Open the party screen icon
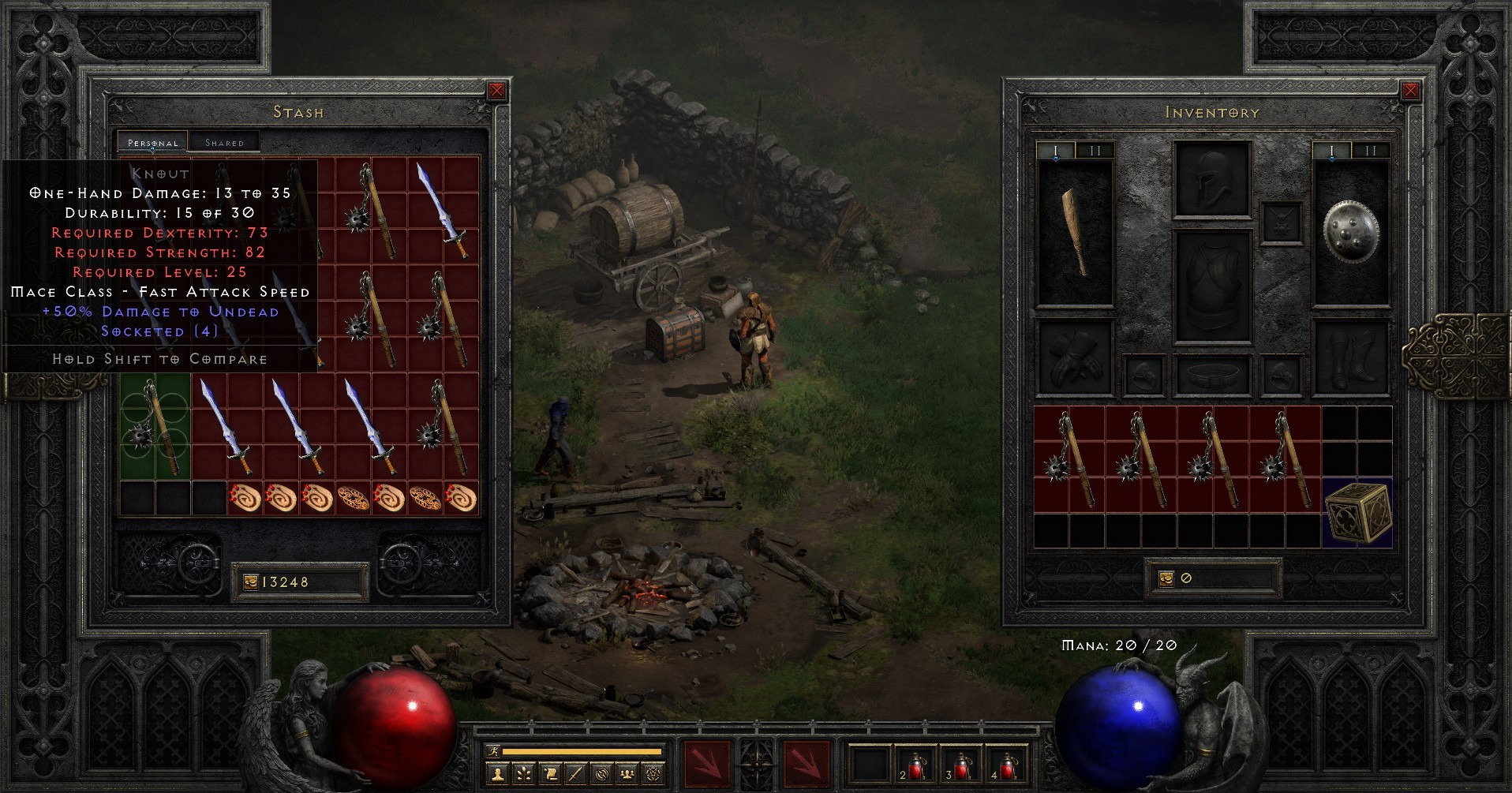 pos(627,775)
